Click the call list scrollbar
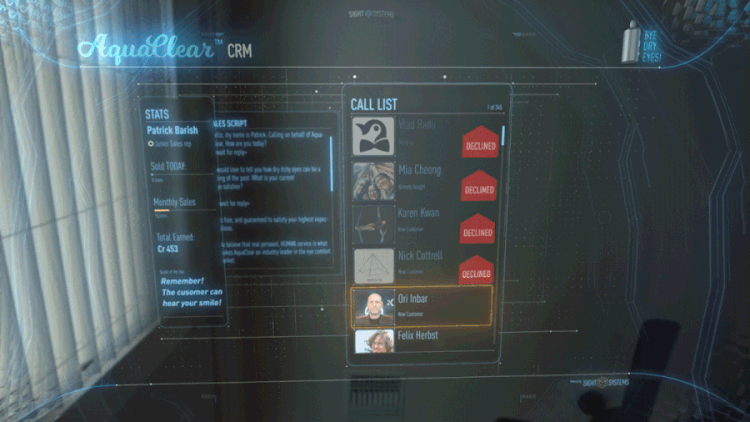Viewport: 750px width, 422px height. tap(503, 136)
